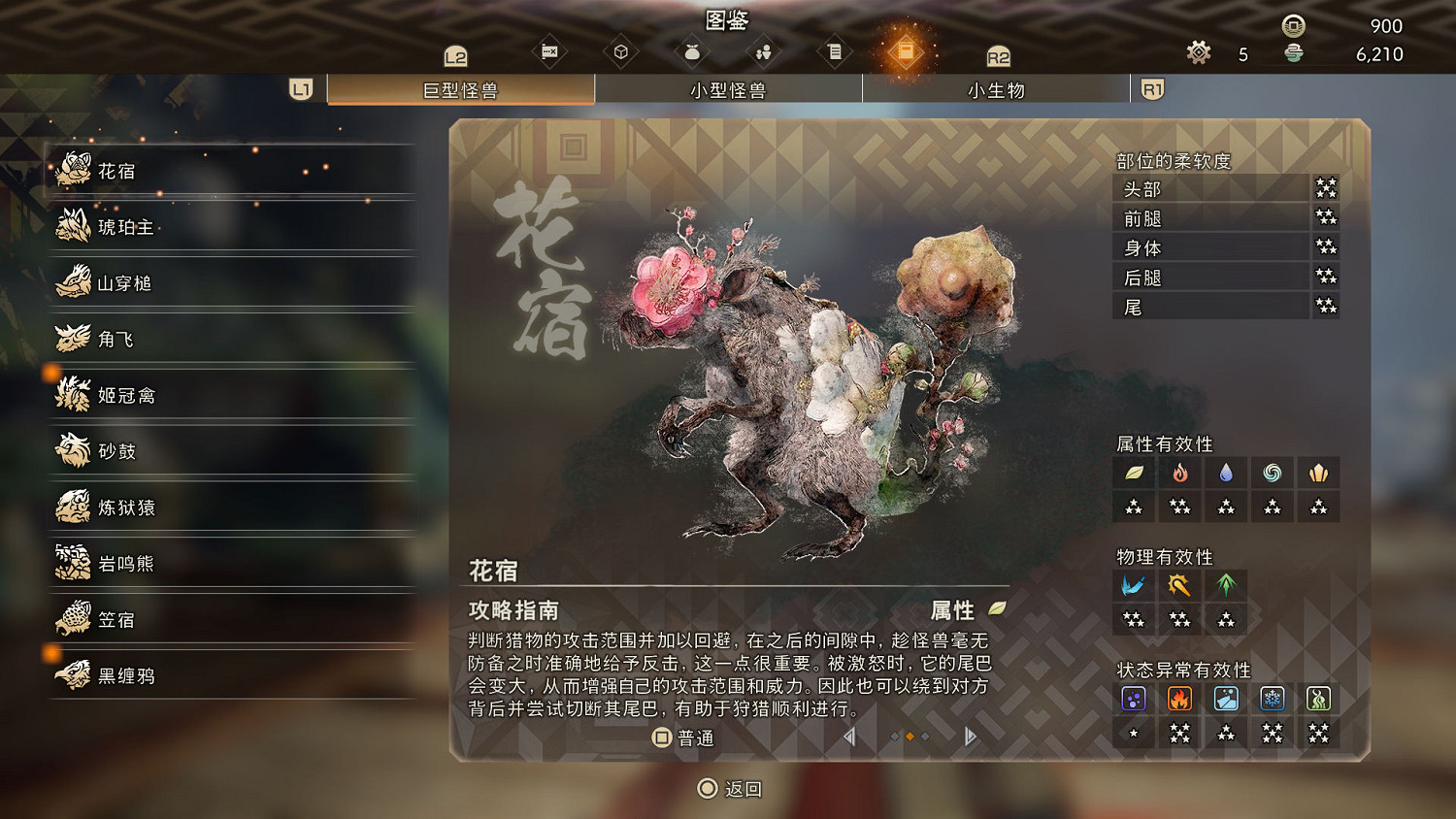Open the quest scroll icon in top bar
Viewport: 1456px width, 819px height.
[835, 51]
